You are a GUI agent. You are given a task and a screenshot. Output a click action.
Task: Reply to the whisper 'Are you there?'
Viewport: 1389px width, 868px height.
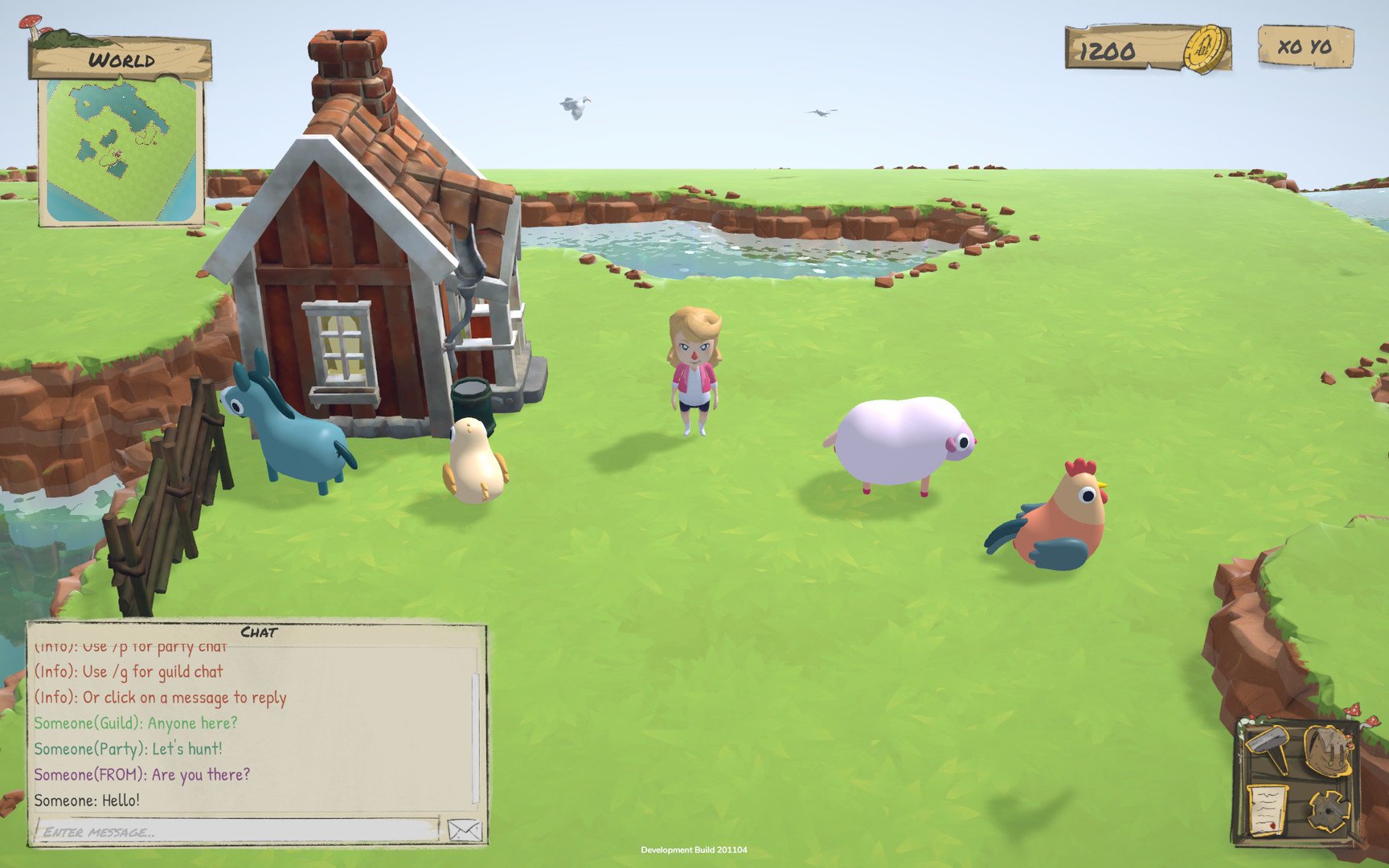(x=142, y=774)
